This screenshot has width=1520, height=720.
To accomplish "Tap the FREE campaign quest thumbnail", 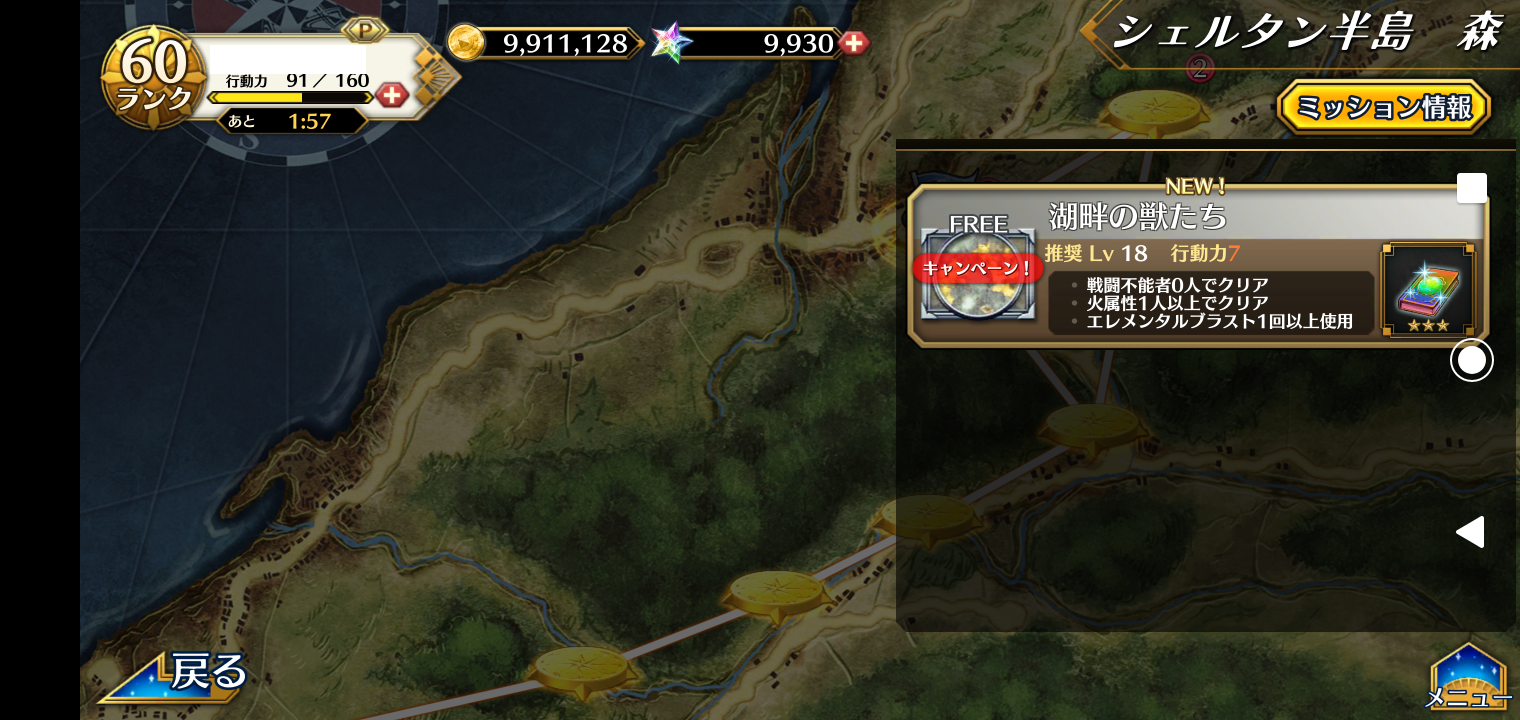I will coord(977,273).
